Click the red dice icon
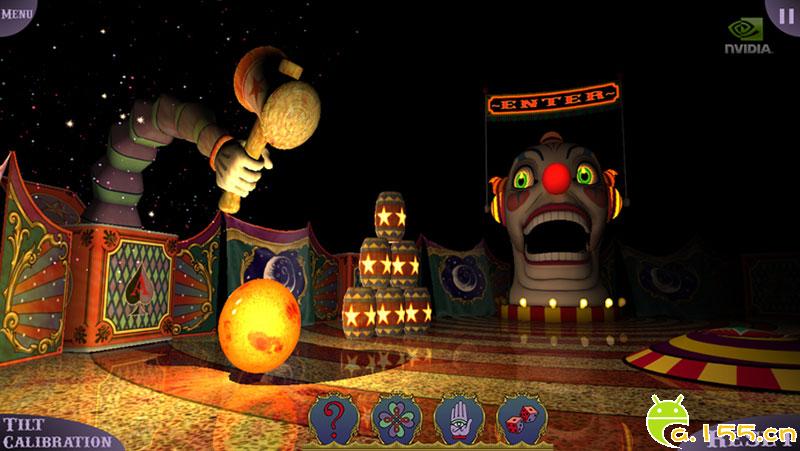The height and width of the screenshot is (451, 800). [514, 420]
